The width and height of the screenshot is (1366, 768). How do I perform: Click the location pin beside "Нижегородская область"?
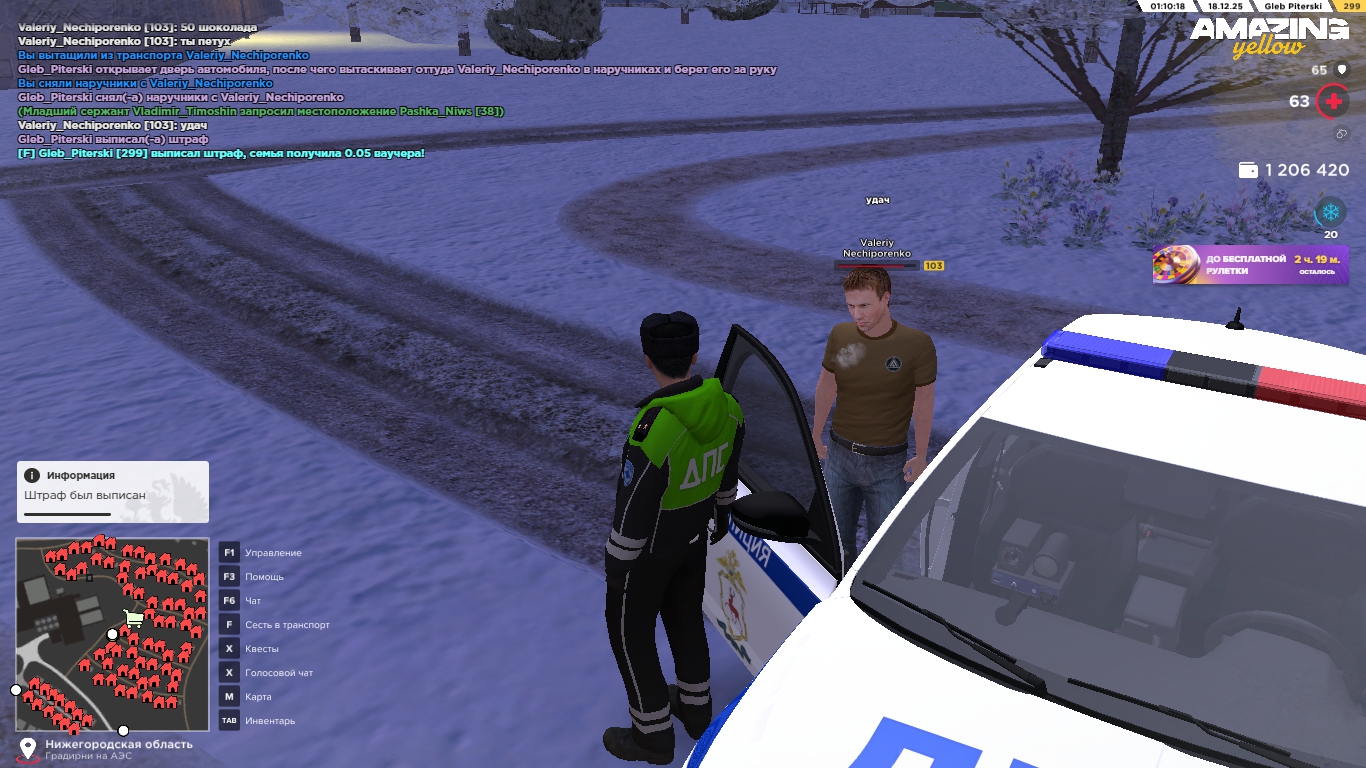tap(28, 748)
